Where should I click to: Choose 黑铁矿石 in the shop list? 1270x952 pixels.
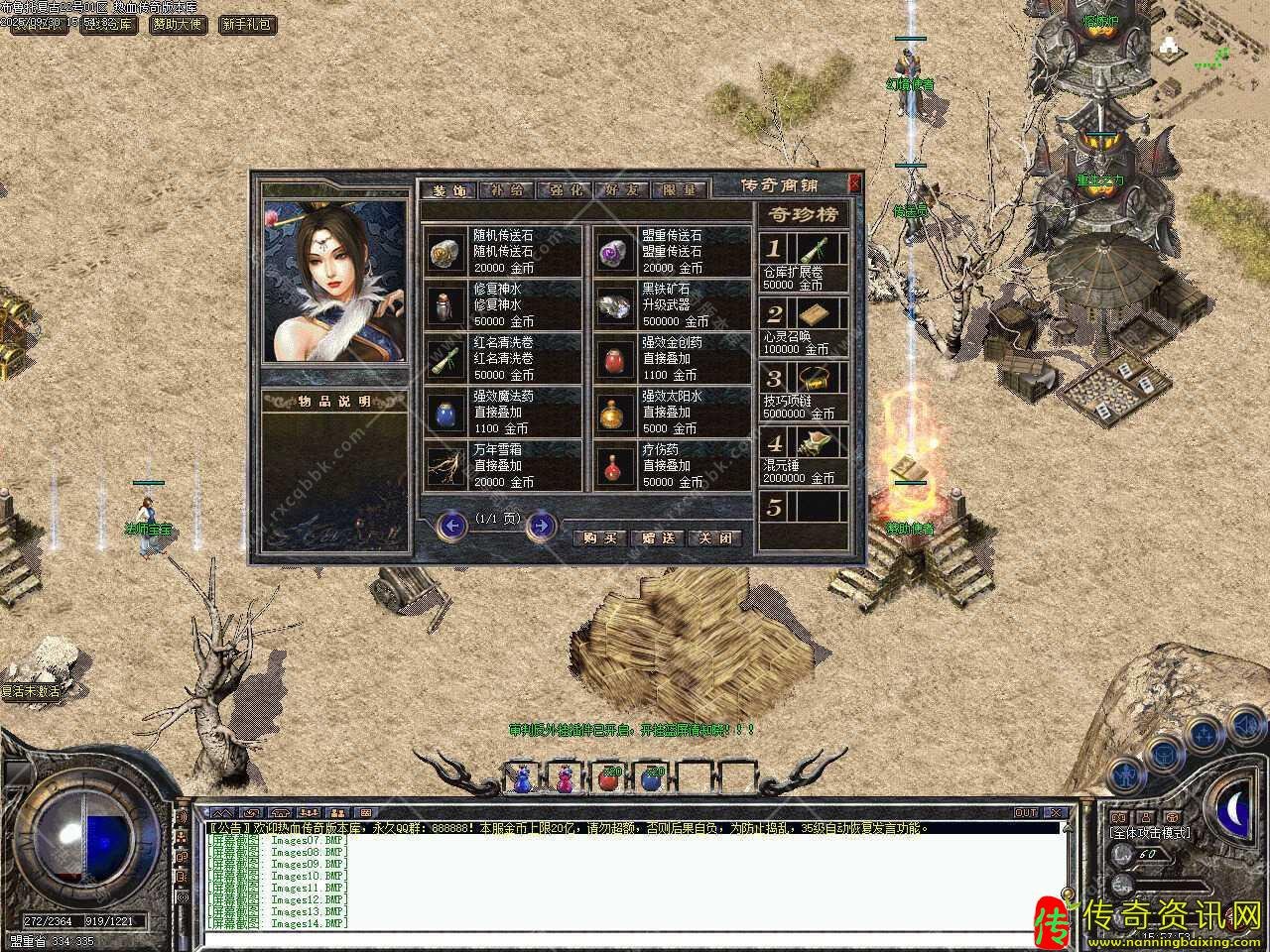(x=671, y=305)
